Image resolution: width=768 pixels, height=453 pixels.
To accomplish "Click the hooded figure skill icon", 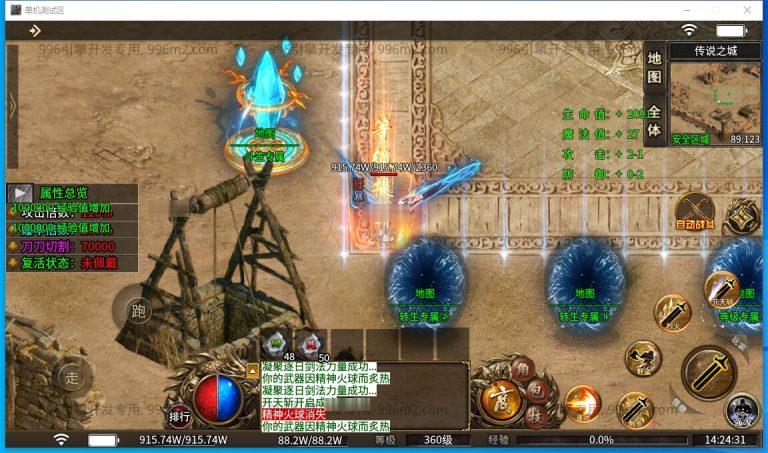I will 741,409.
